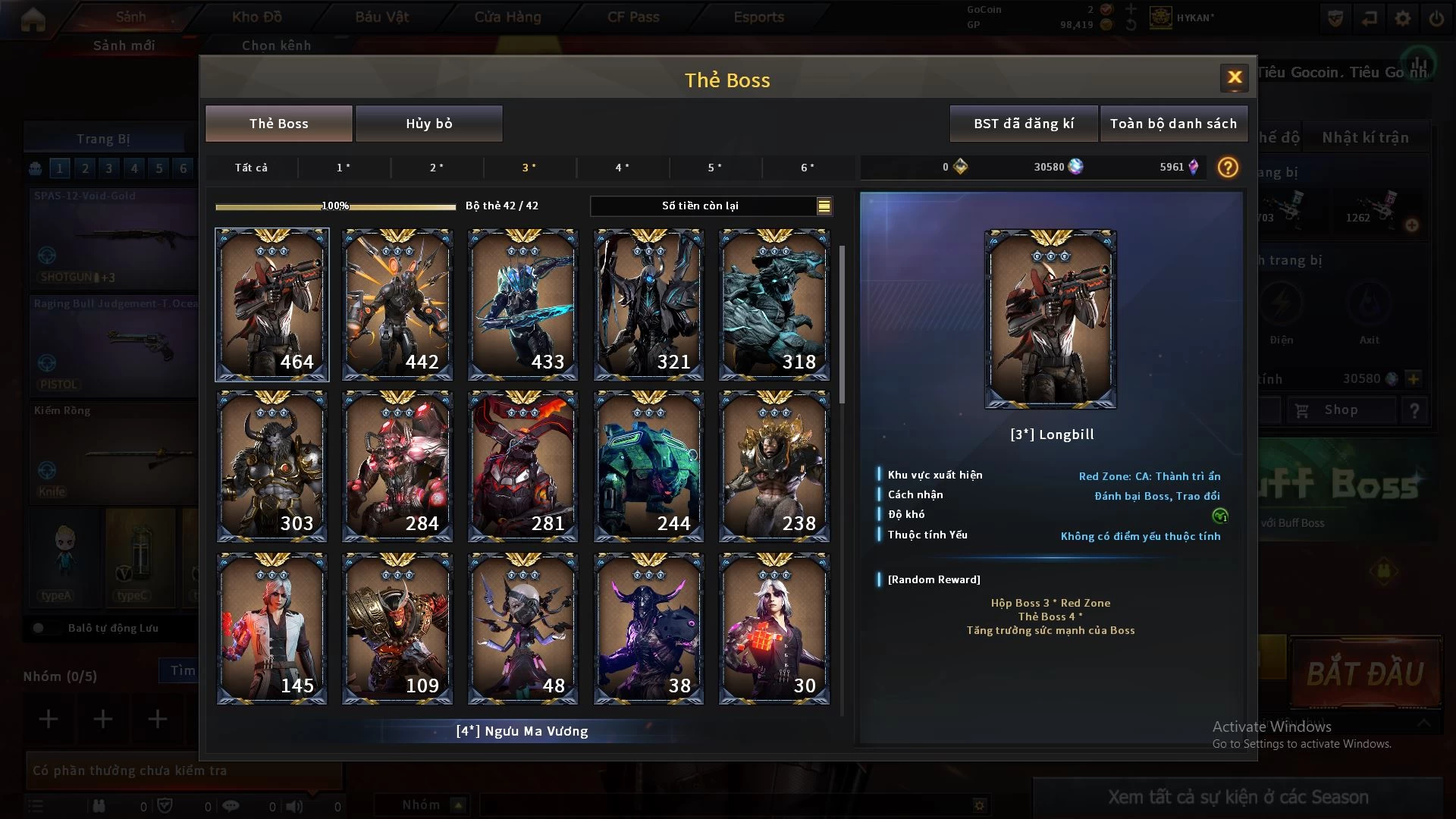Choose the 5-star card filter
The width and height of the screenshot is (1456, 819).
point(714,168)
